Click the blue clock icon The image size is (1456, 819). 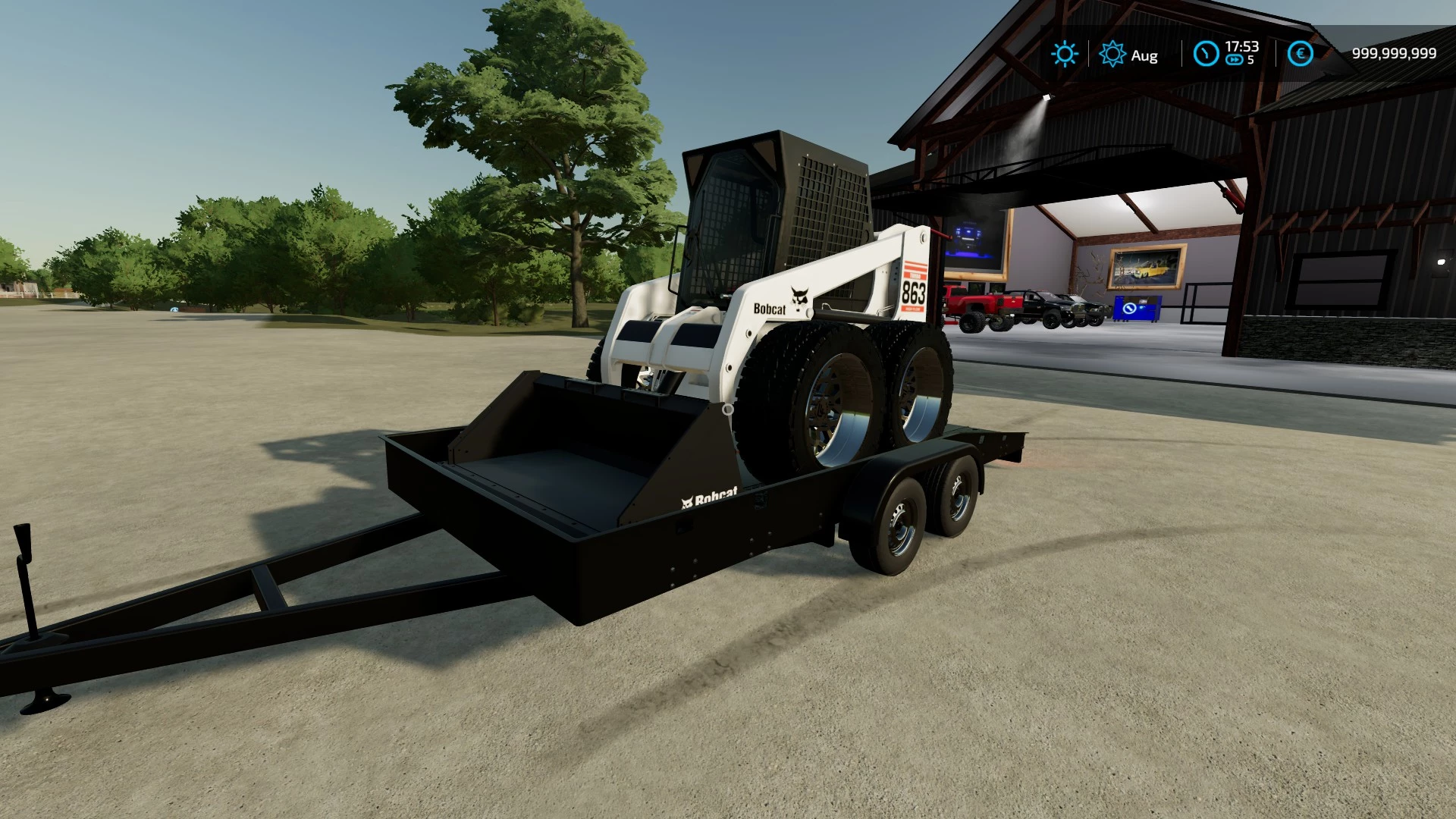tap(1206, 54)
